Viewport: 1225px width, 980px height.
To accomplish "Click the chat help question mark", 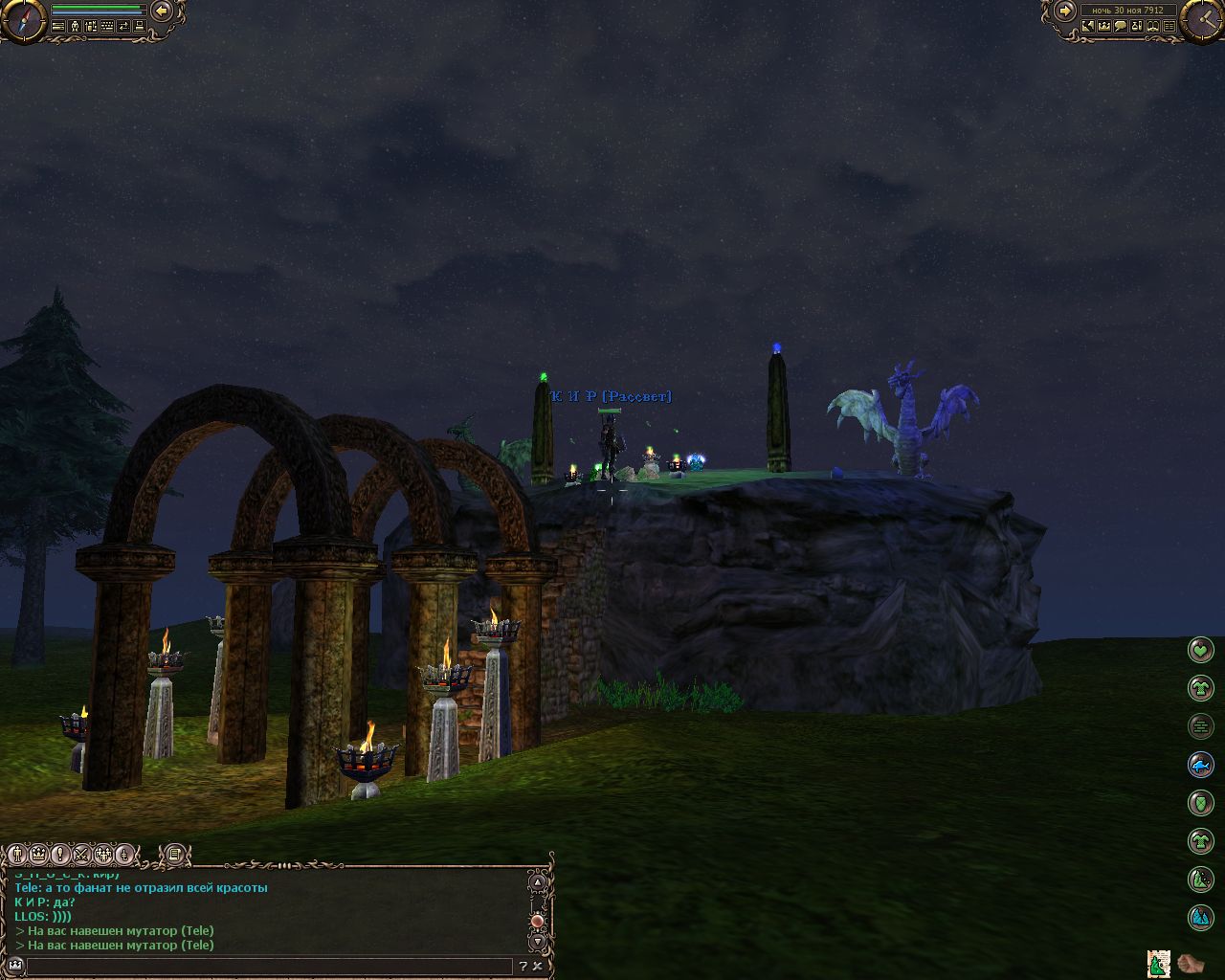I will click(523, 967).
